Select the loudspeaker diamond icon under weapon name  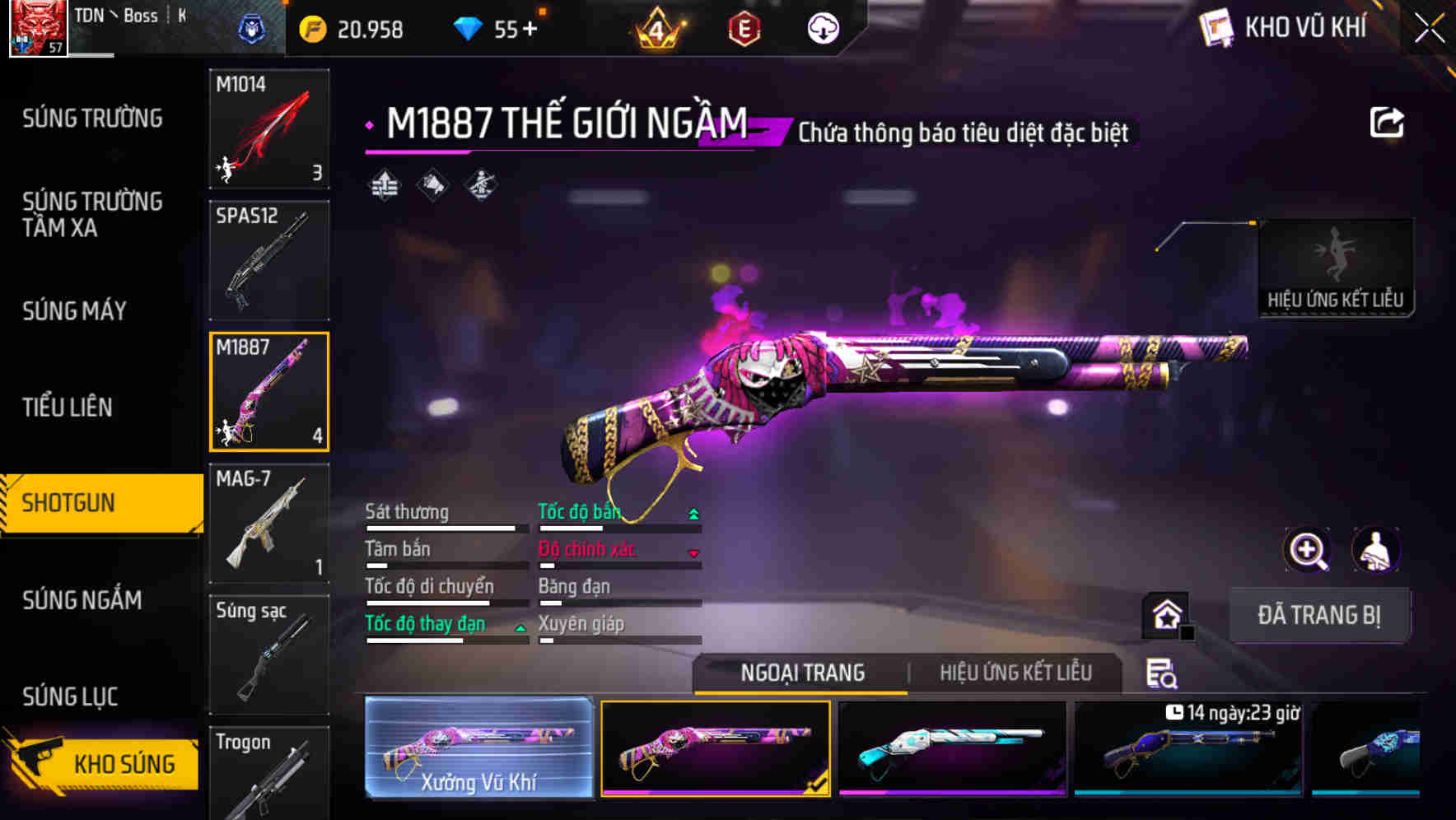pyautogui.click(x=431, y=184)
